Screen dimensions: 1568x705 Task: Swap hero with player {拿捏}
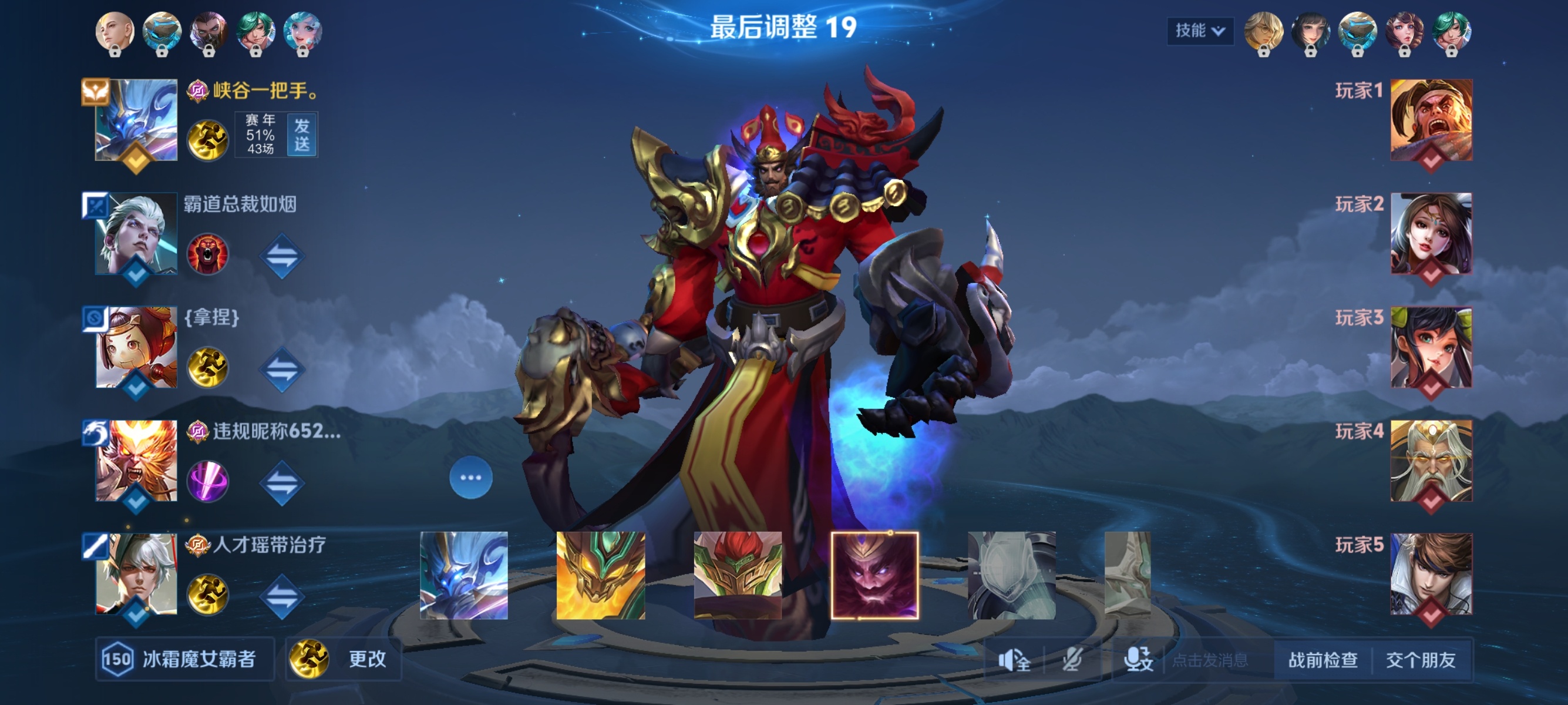coord(282,369)
